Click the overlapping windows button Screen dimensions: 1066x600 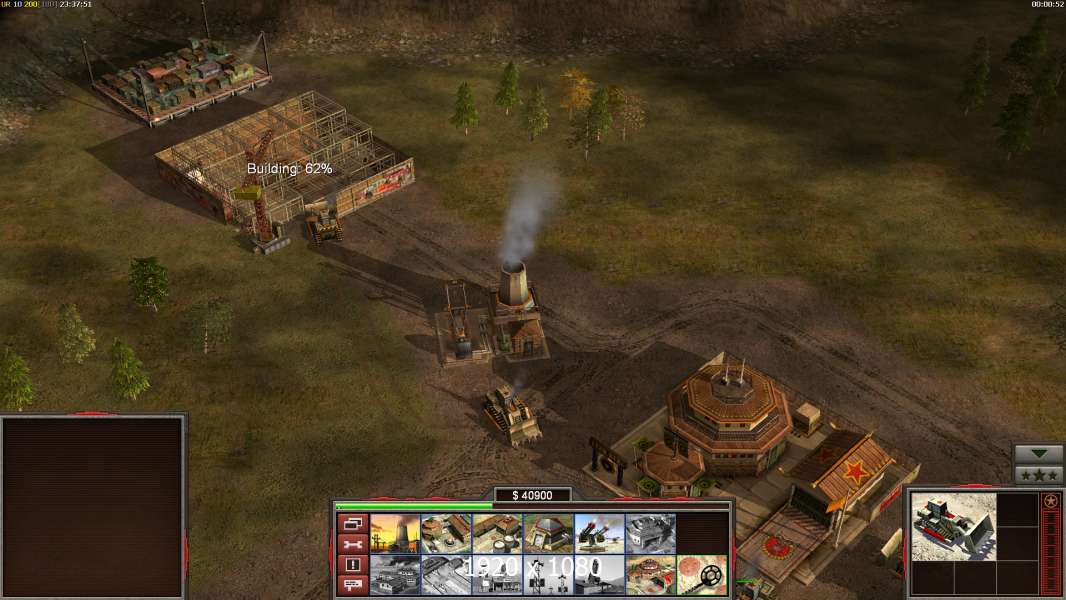point(352,523)
